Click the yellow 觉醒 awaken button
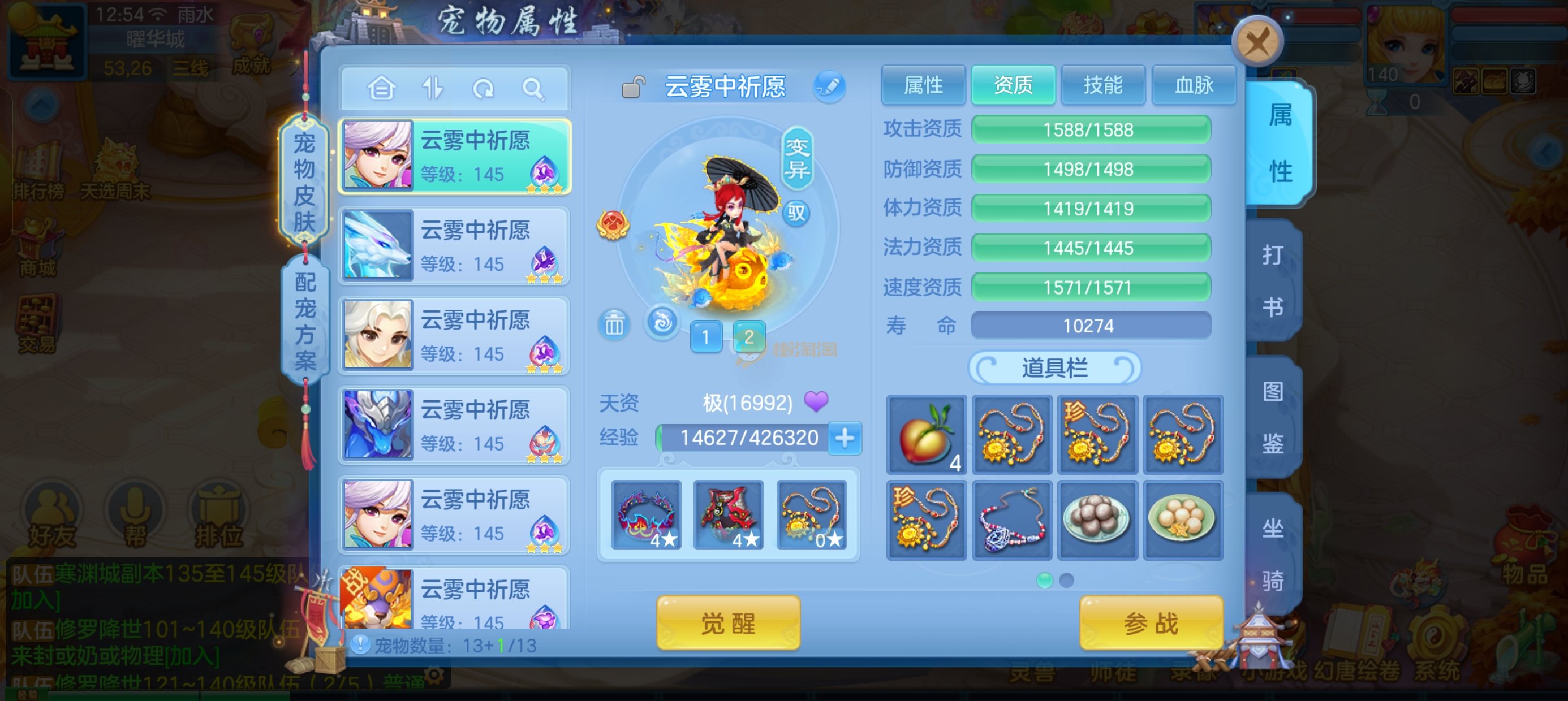The image size is (1568, 701). [728, 623]
